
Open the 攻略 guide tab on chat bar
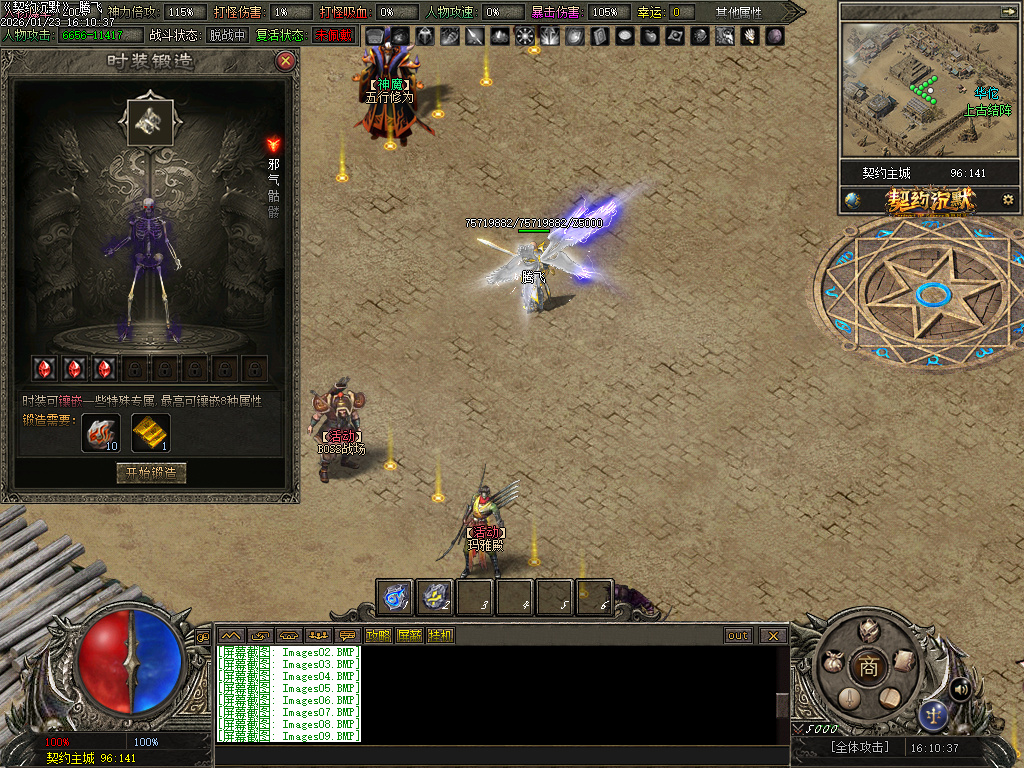378,635
